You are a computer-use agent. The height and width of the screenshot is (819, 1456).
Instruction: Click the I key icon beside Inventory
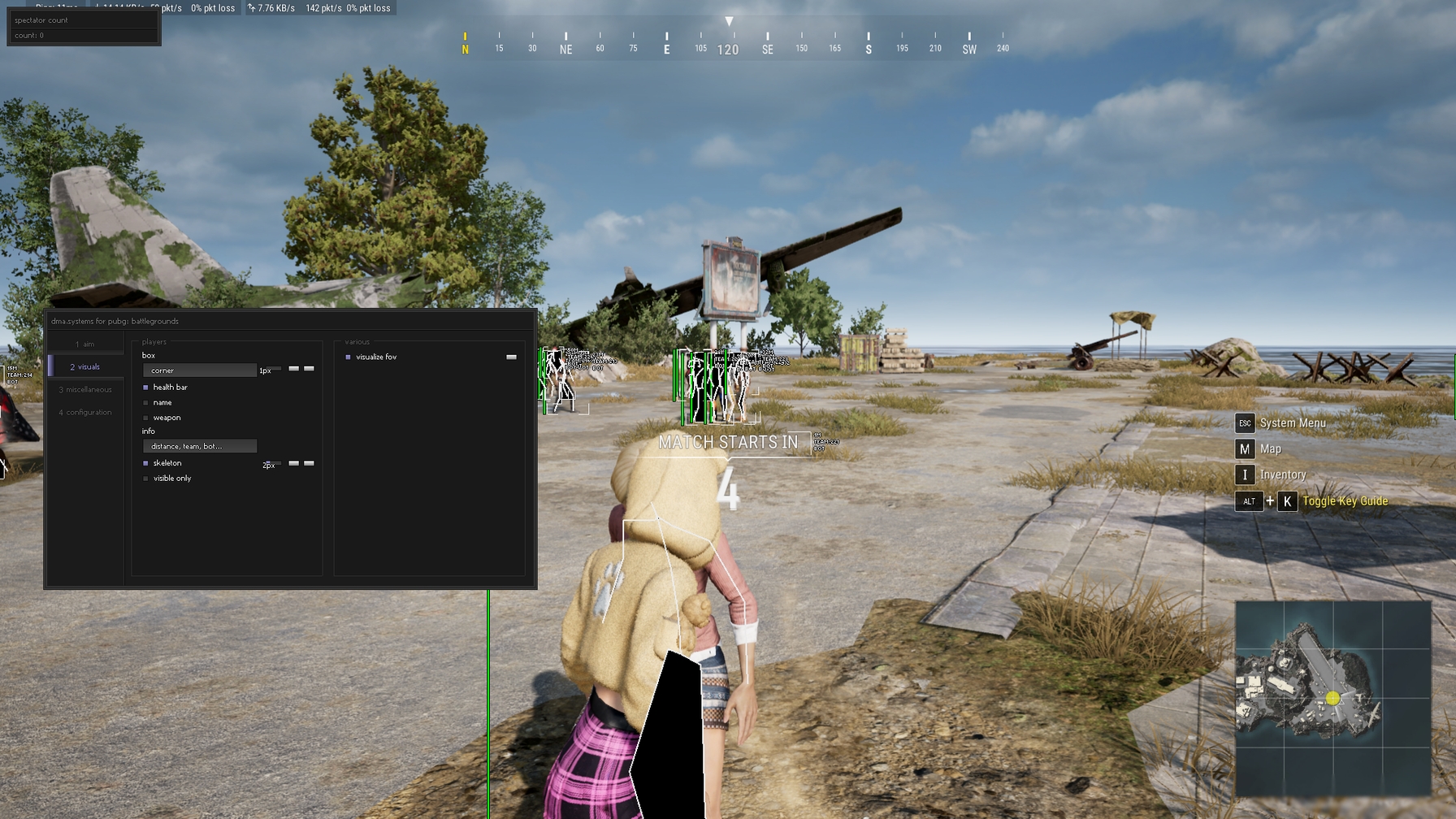(1246, 474)
